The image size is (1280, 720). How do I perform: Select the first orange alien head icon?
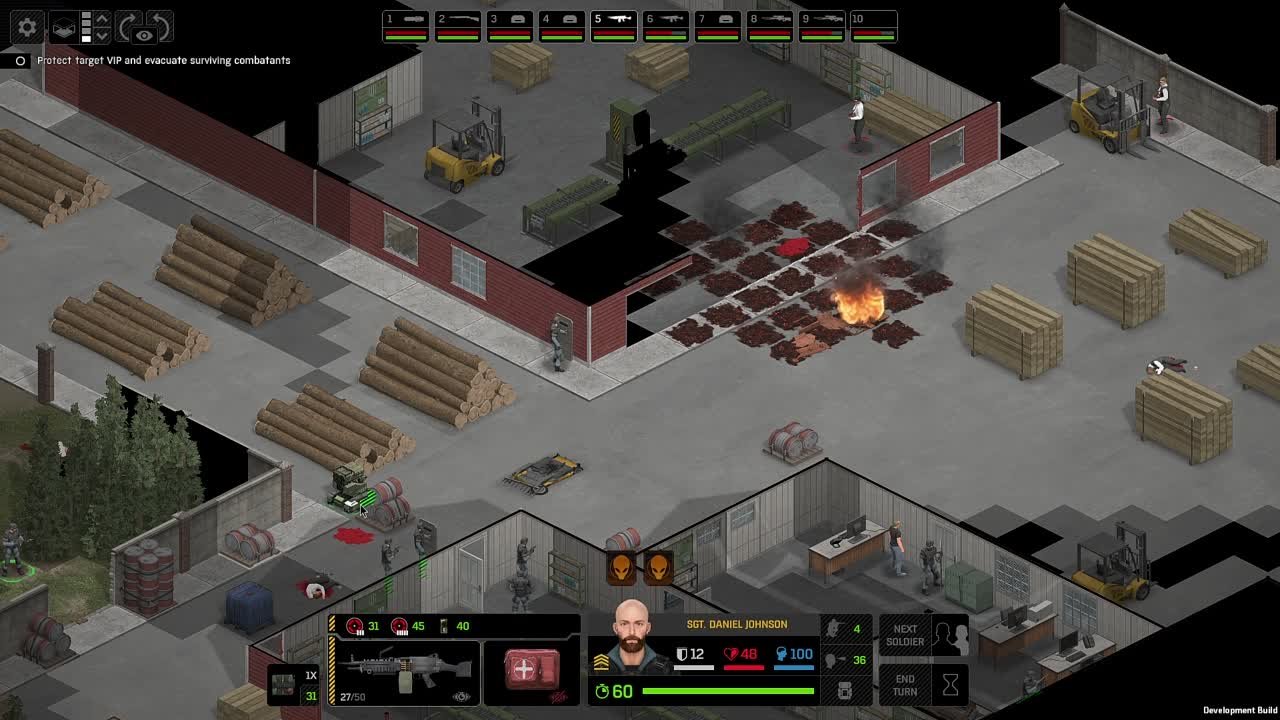point(621,567)
